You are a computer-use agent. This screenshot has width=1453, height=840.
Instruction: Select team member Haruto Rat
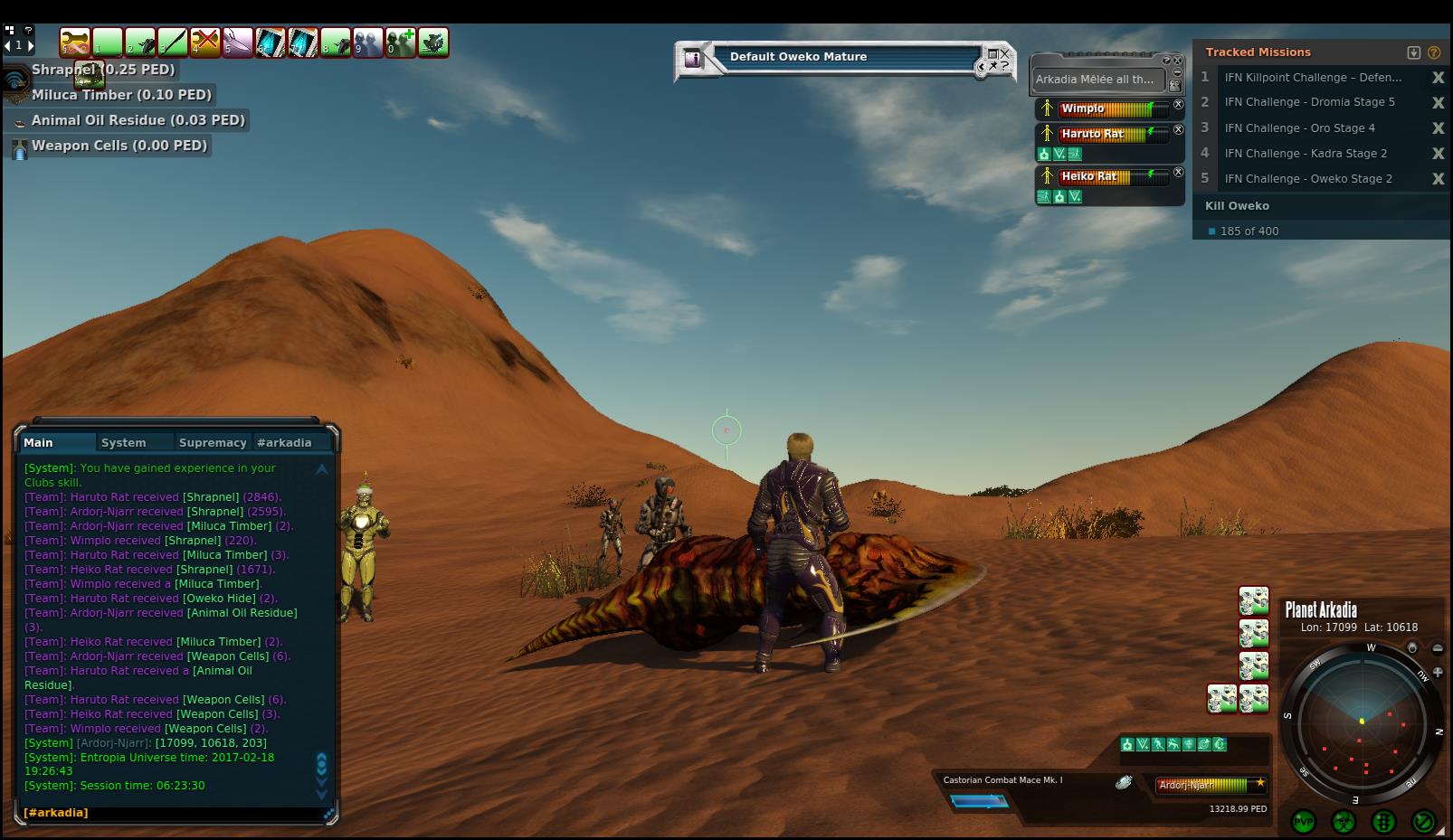tap(1093, 134)
